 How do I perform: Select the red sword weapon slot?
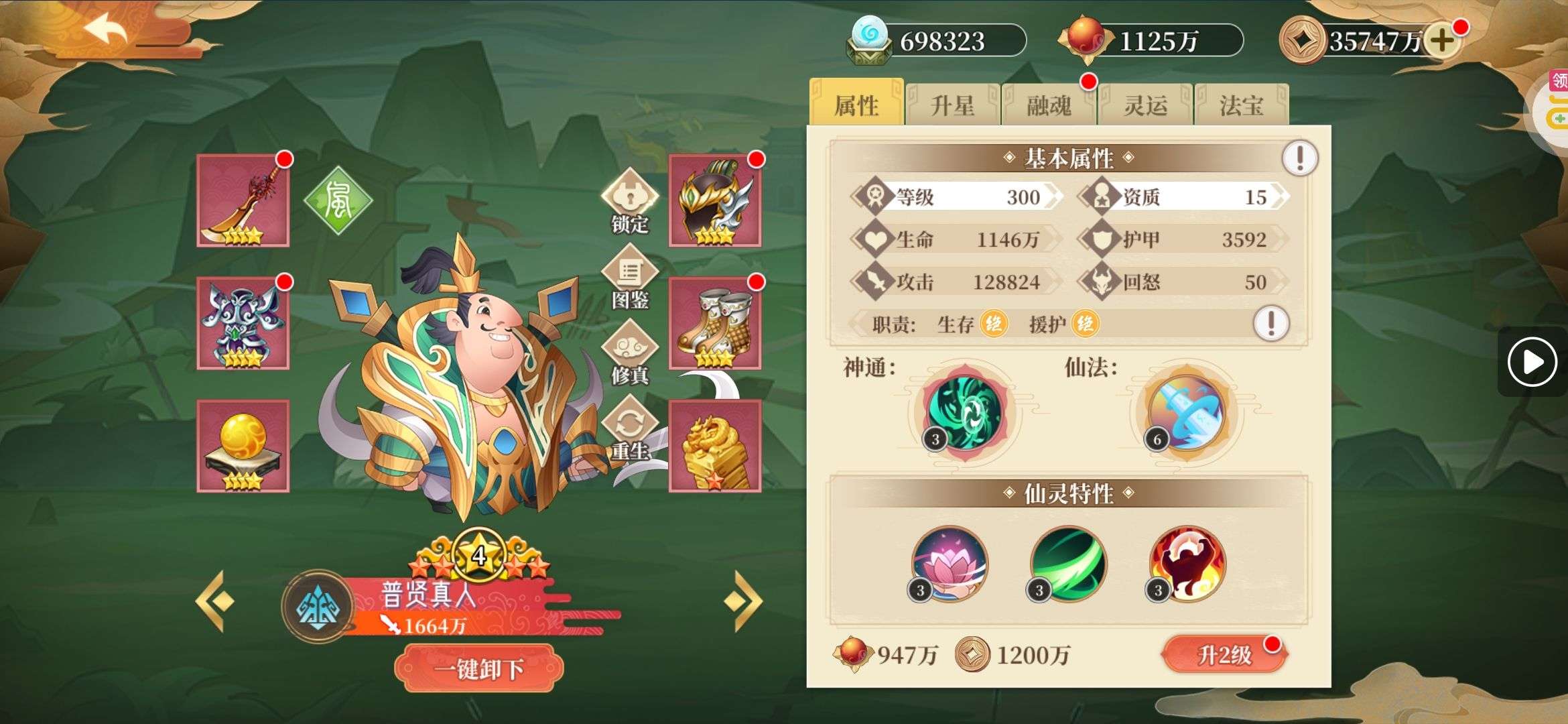(x=243, y=200)
